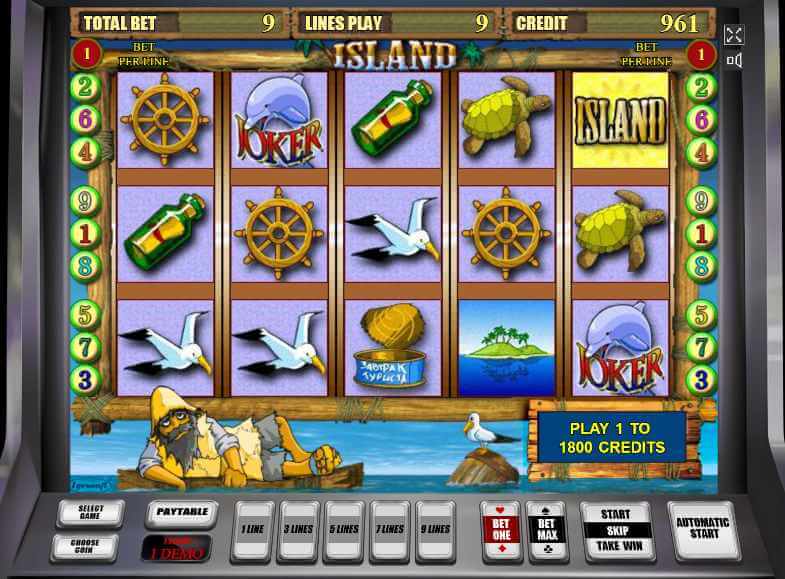
Task: Click the Choose Coin button
Action: [x=84, y=547]
